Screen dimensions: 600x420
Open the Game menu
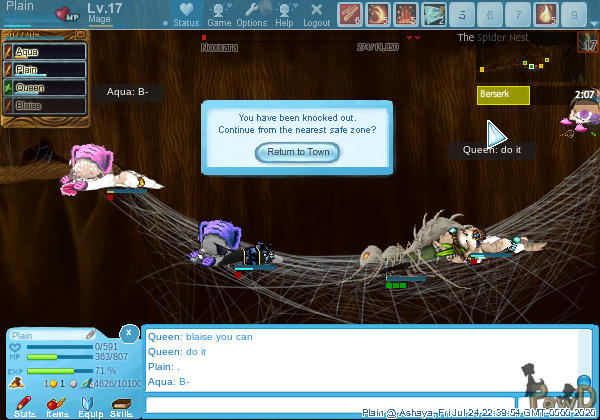[x=219, y=14]
